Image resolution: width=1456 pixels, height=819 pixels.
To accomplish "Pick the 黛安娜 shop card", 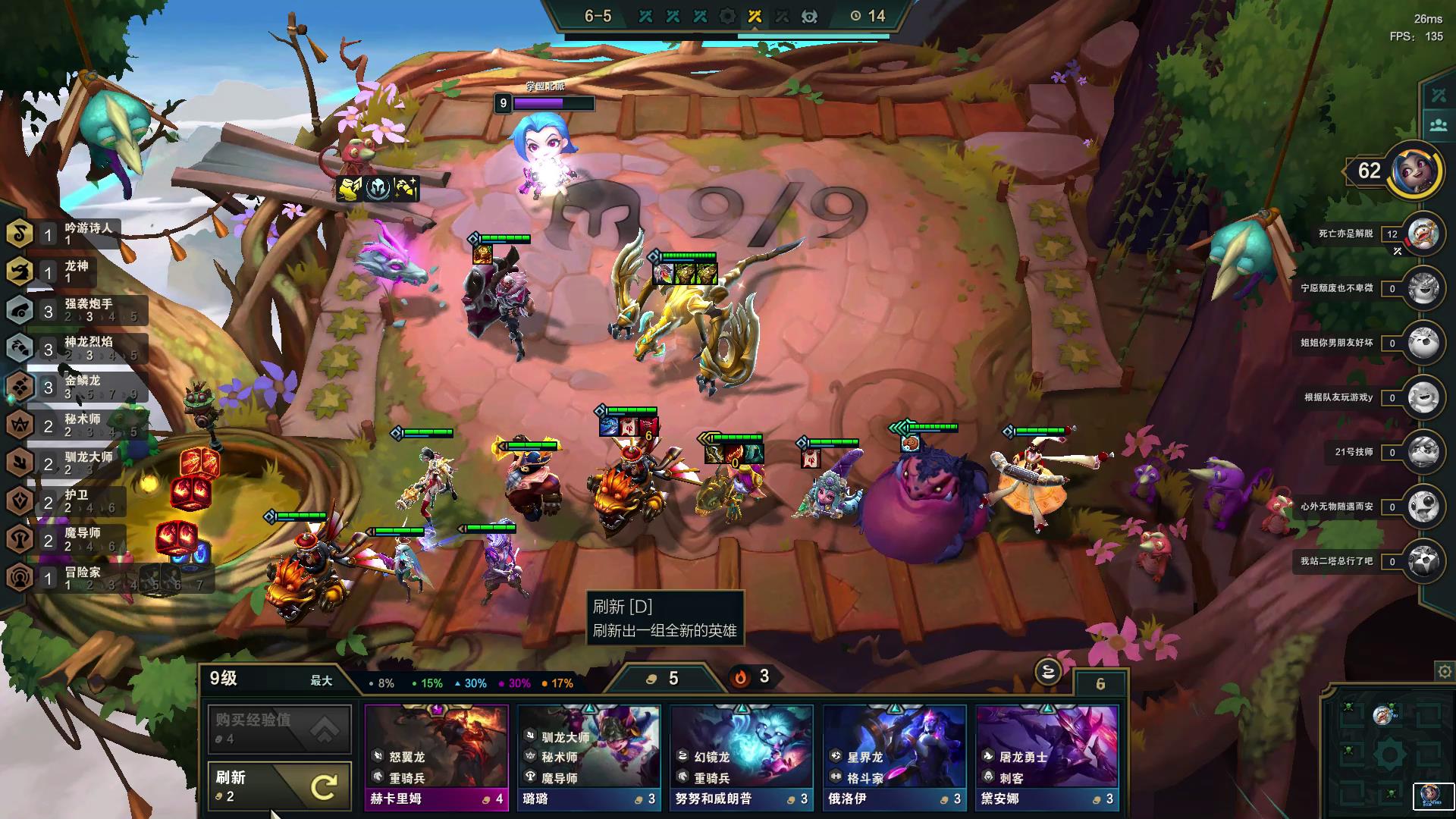I will click(x=1046, y=757).
